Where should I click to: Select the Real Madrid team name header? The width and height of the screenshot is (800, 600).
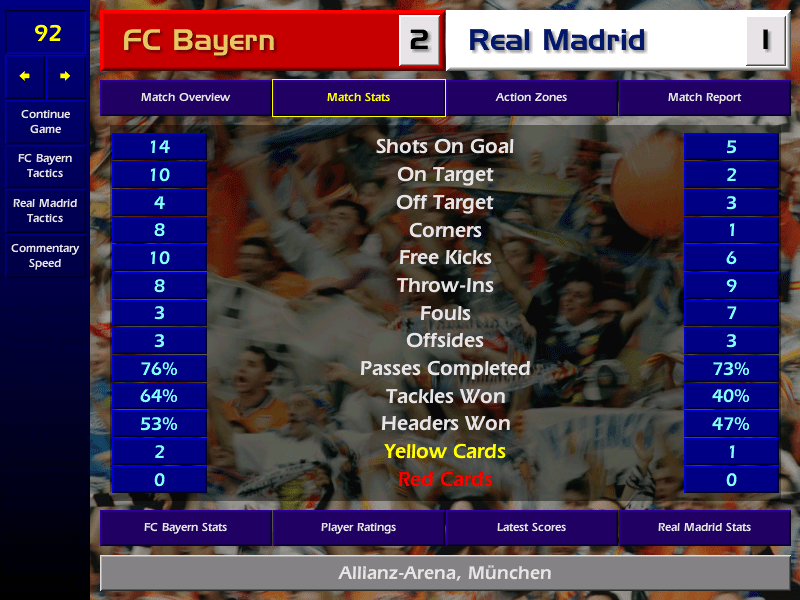595,41
